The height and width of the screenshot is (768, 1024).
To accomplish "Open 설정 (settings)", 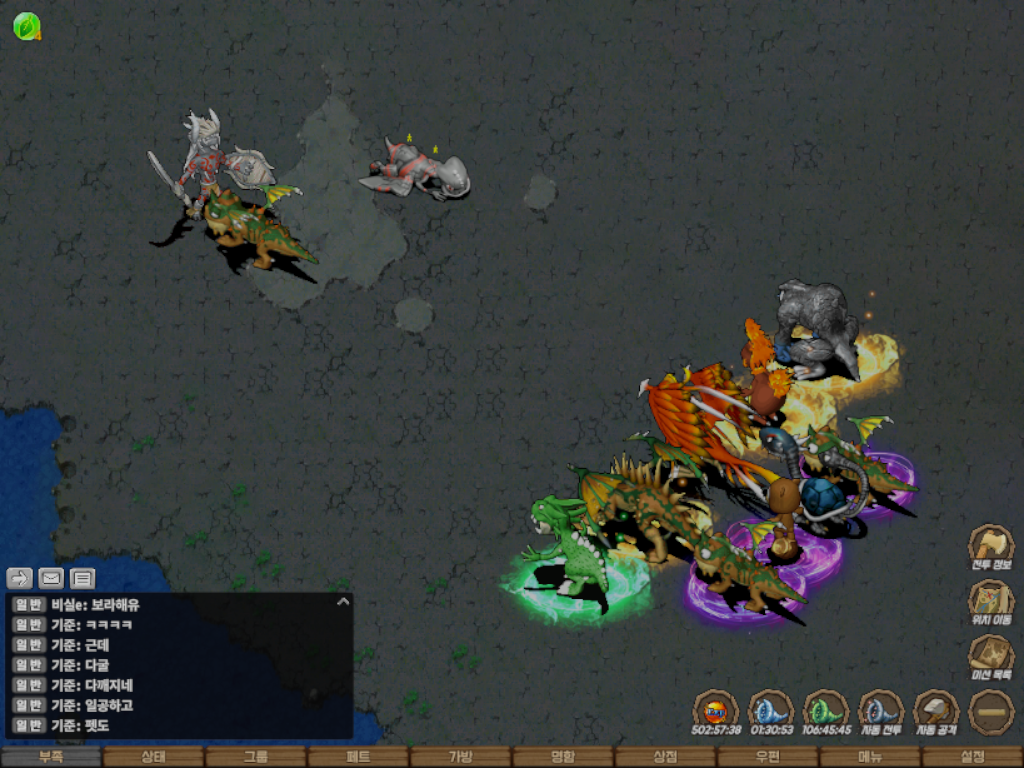I will click(x=972, y=757).
